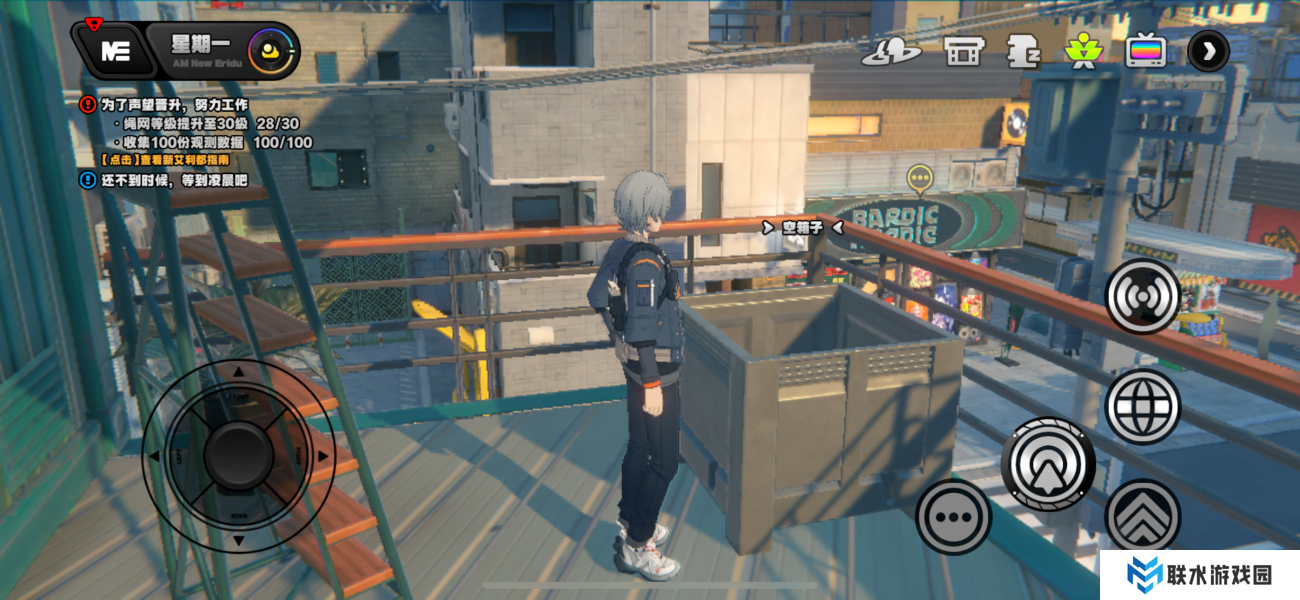Open the rainbow TV icon
Viewport: 1300px width, 600px height.
pyautogui.click(x=1145, y=51)
